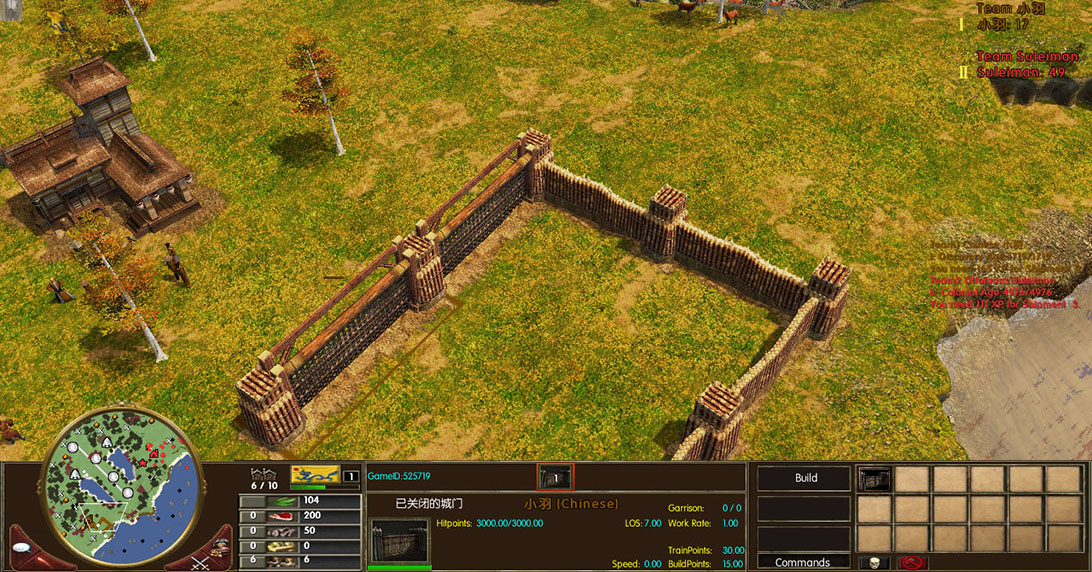Click the skull delete command
The image size is (1092, 572).
[874, 563]
